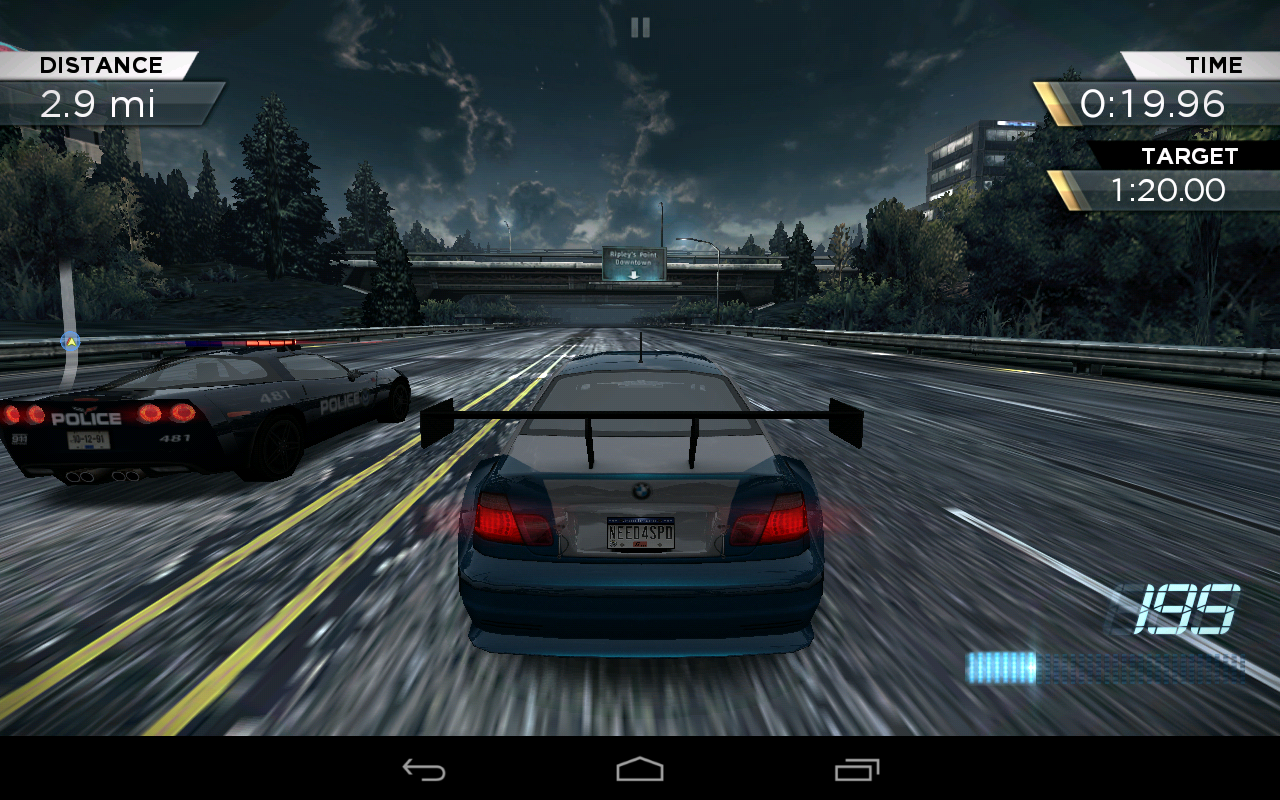
Task: Tap the TIME counter showing 0:19.96
Action: (x=1155, y=102)
